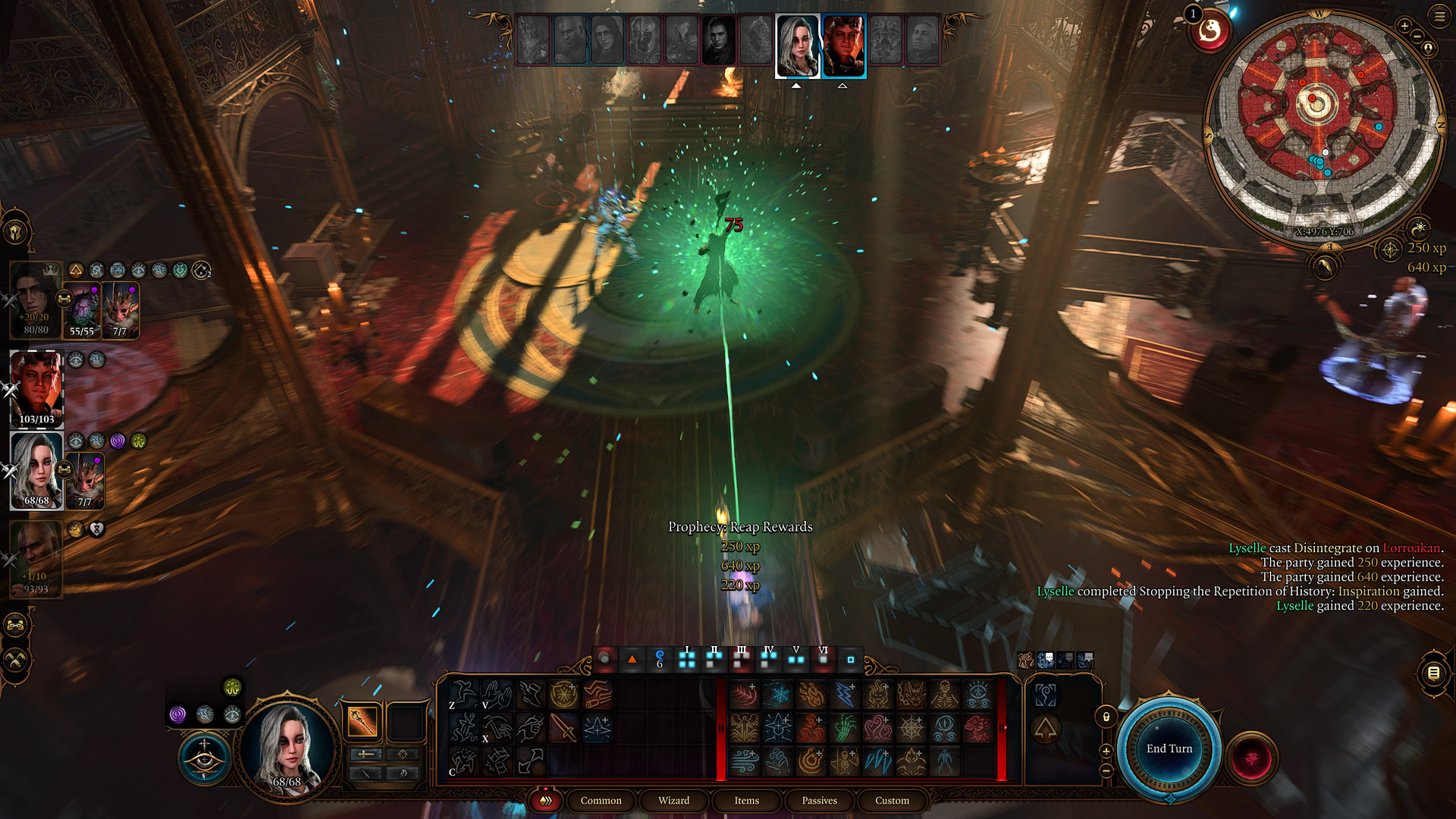
Task: Click the minimap
Action: tap(1323, 125)
